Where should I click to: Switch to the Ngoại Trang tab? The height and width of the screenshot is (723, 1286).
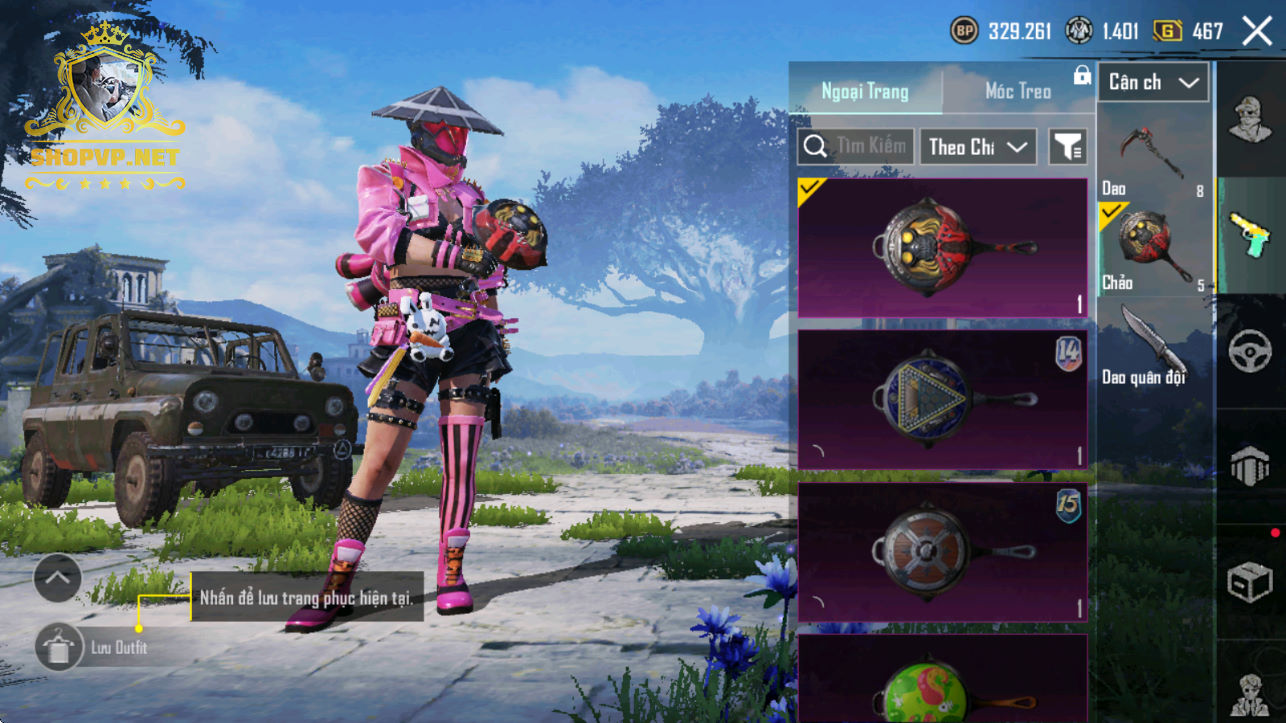[865, 91]
